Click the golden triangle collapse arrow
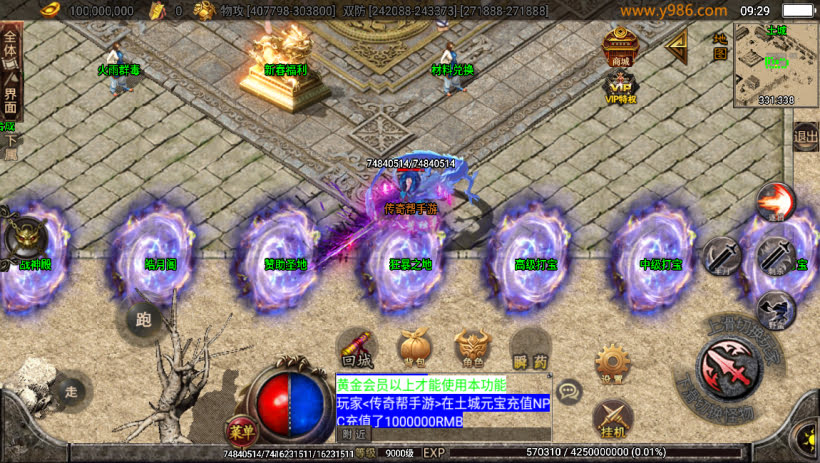 click(677, 44)
